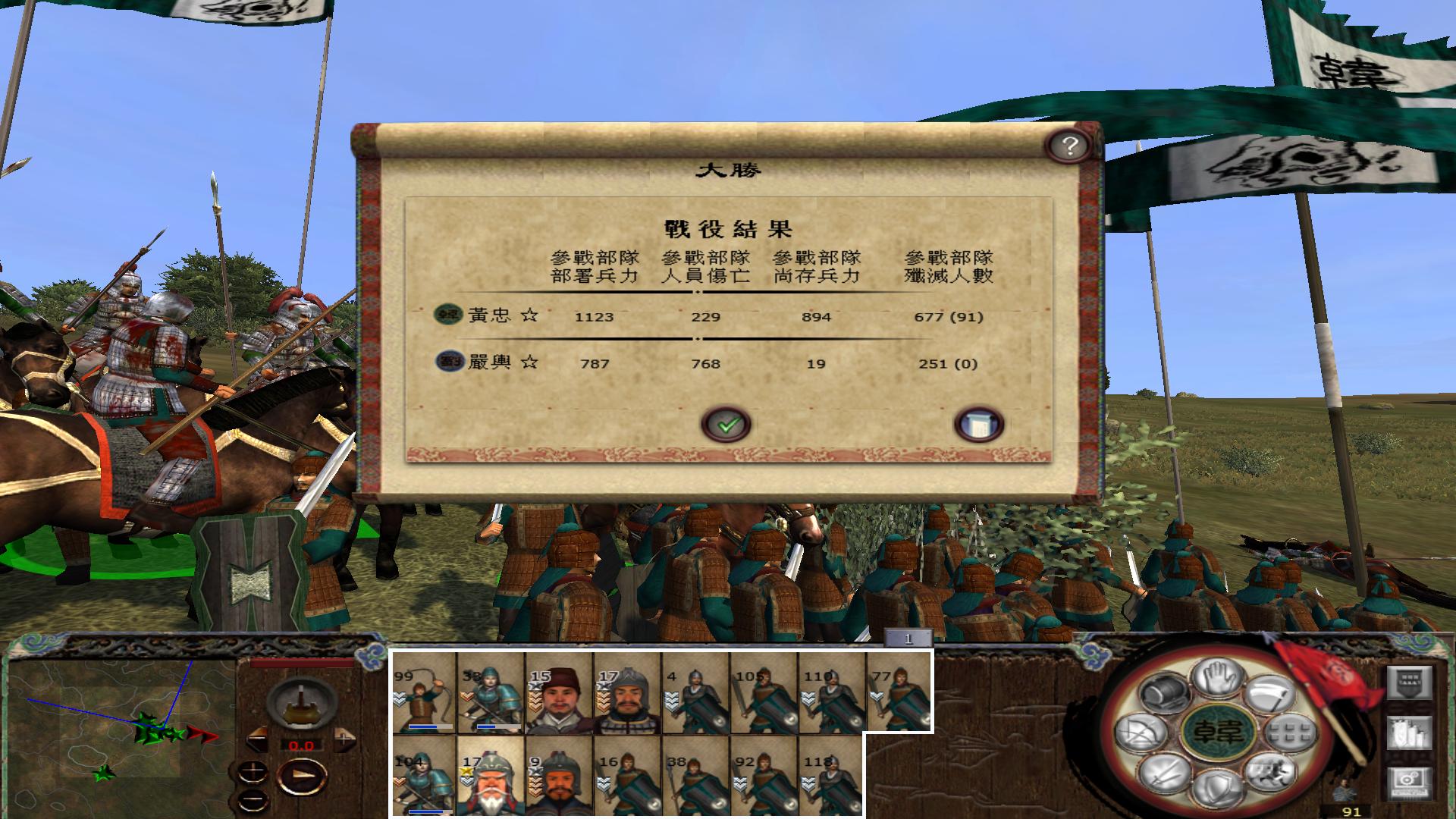1456x819 pixels.
Task: Open the camera options icon bottom right
Action: (x=1410, y=781)
